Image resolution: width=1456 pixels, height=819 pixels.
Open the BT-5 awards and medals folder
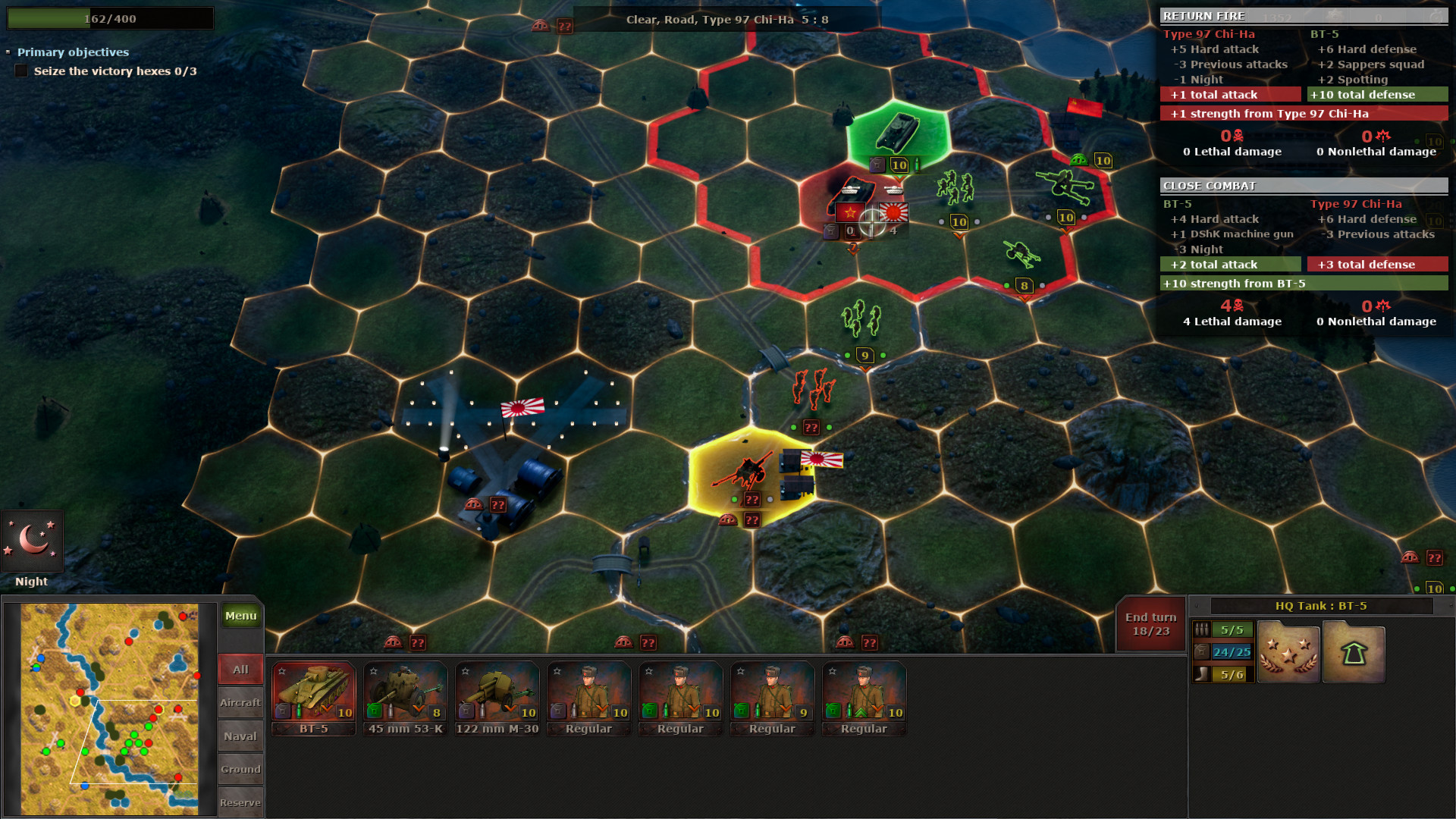tap(1288, 651)
